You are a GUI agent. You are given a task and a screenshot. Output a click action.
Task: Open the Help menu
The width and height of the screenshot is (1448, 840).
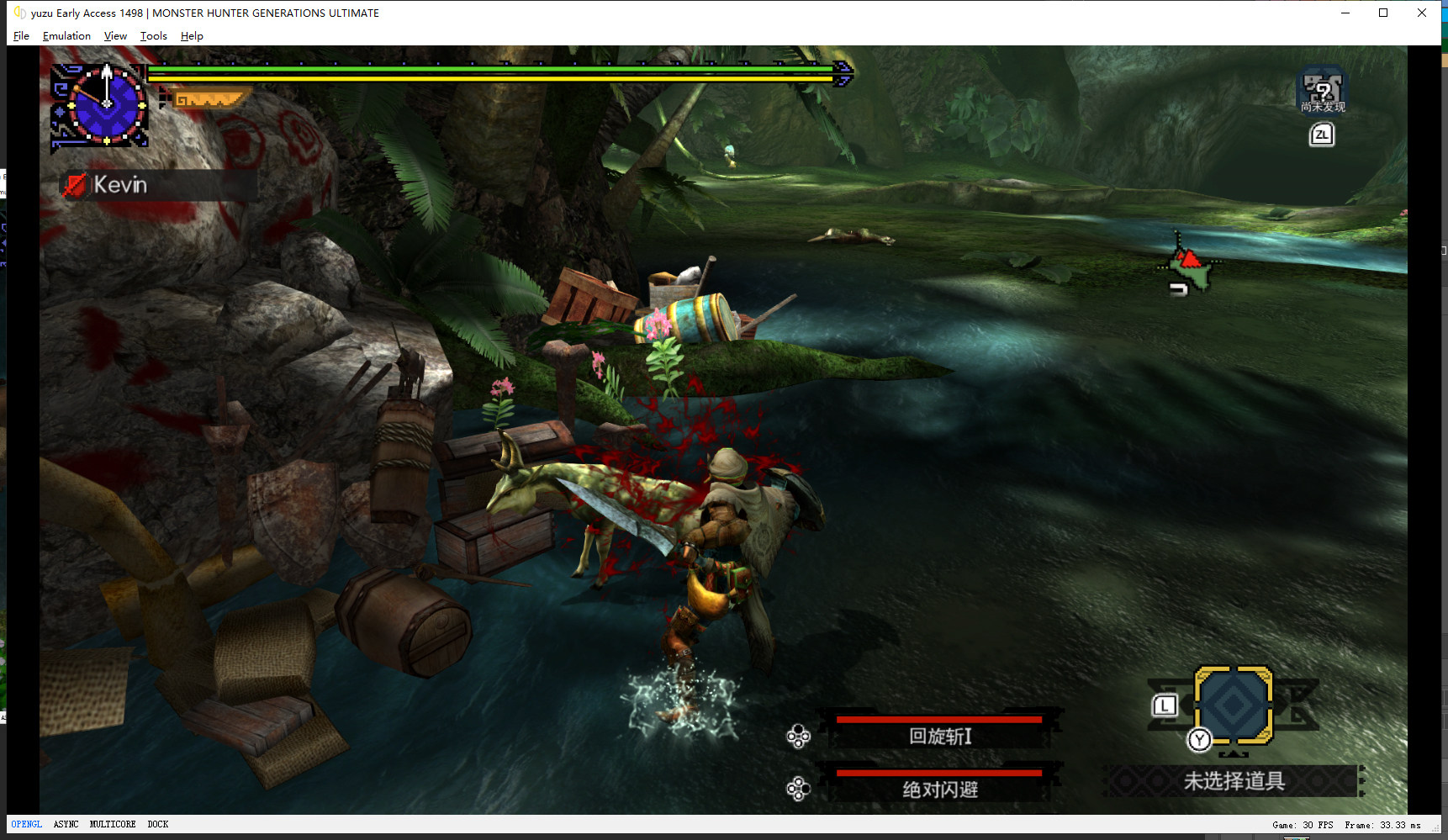click(192, 36)
